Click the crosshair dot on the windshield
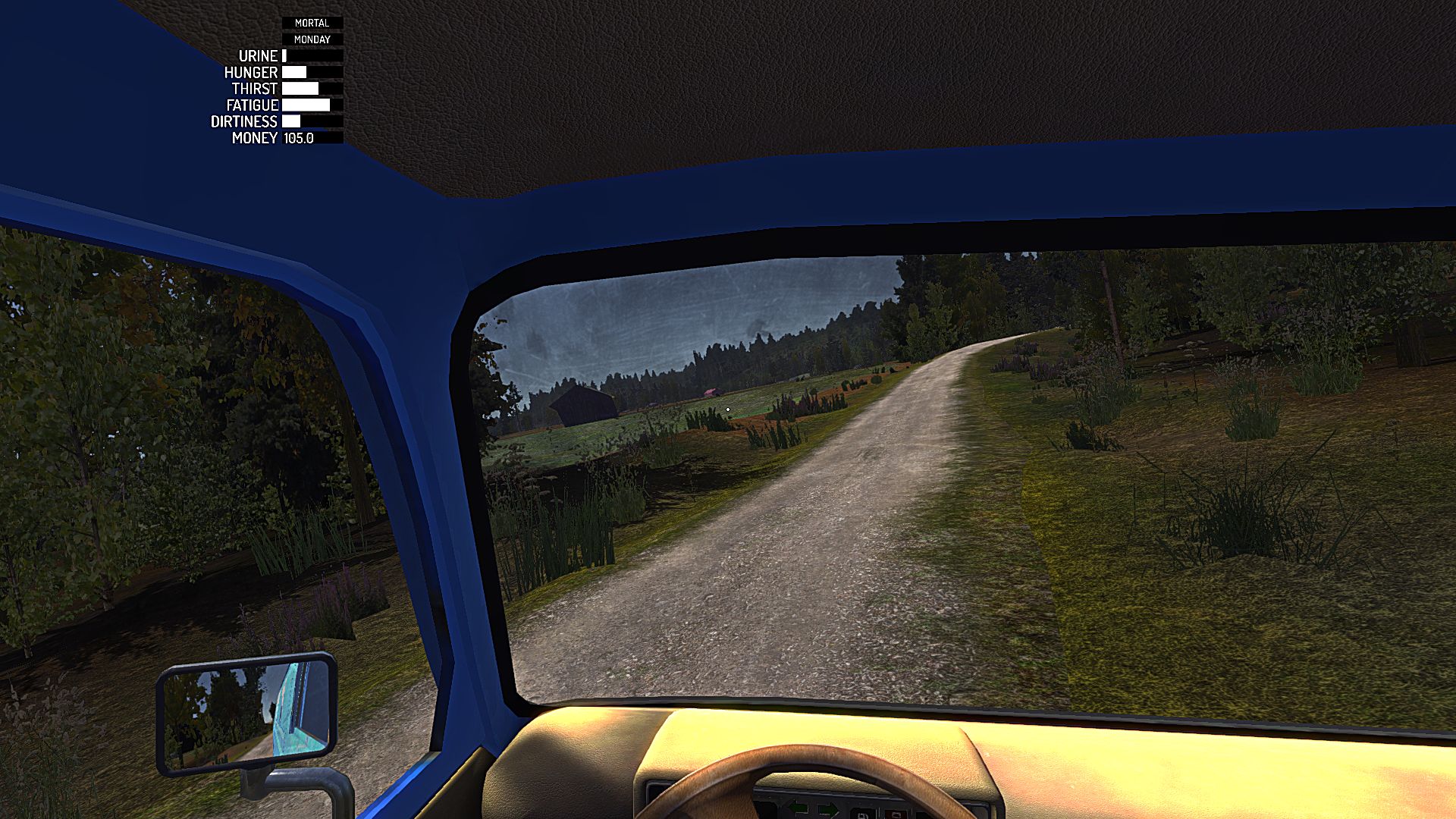 point(728,409)
